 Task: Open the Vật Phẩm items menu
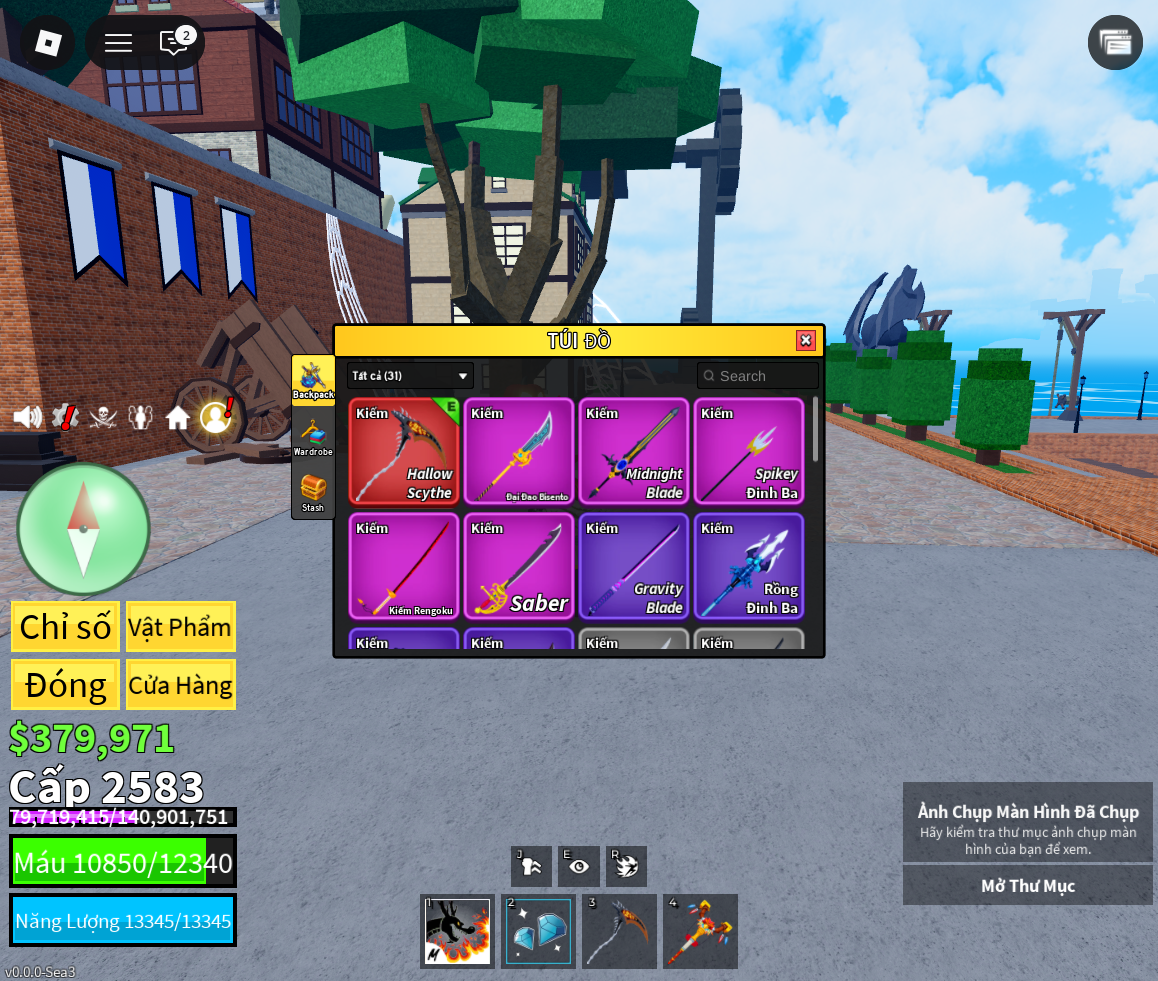(180, 627)
